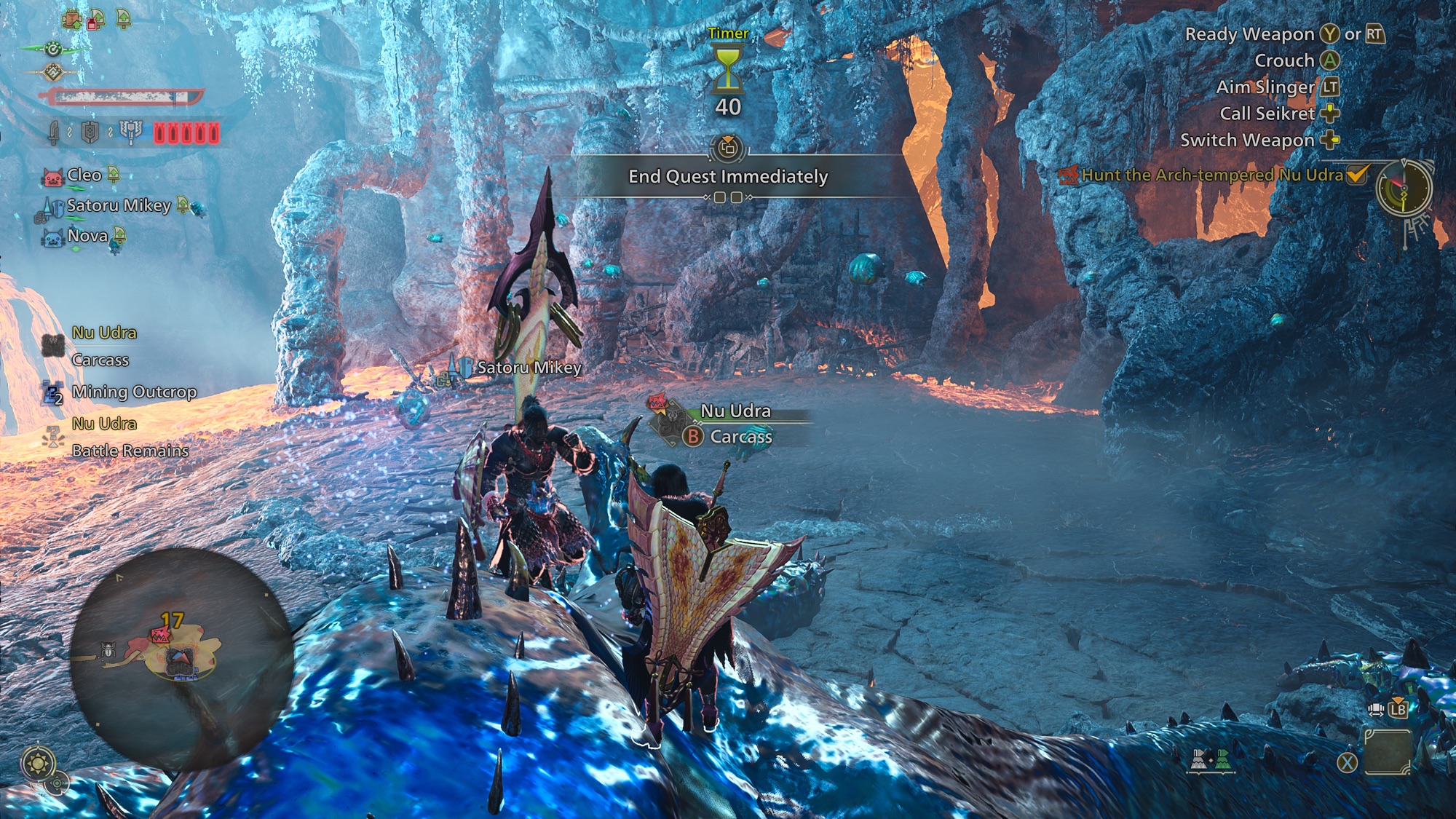This screenshot has height=819, width=1456.
Task: Select party member Satoru Mikey in list
Action: pos(119,206)
